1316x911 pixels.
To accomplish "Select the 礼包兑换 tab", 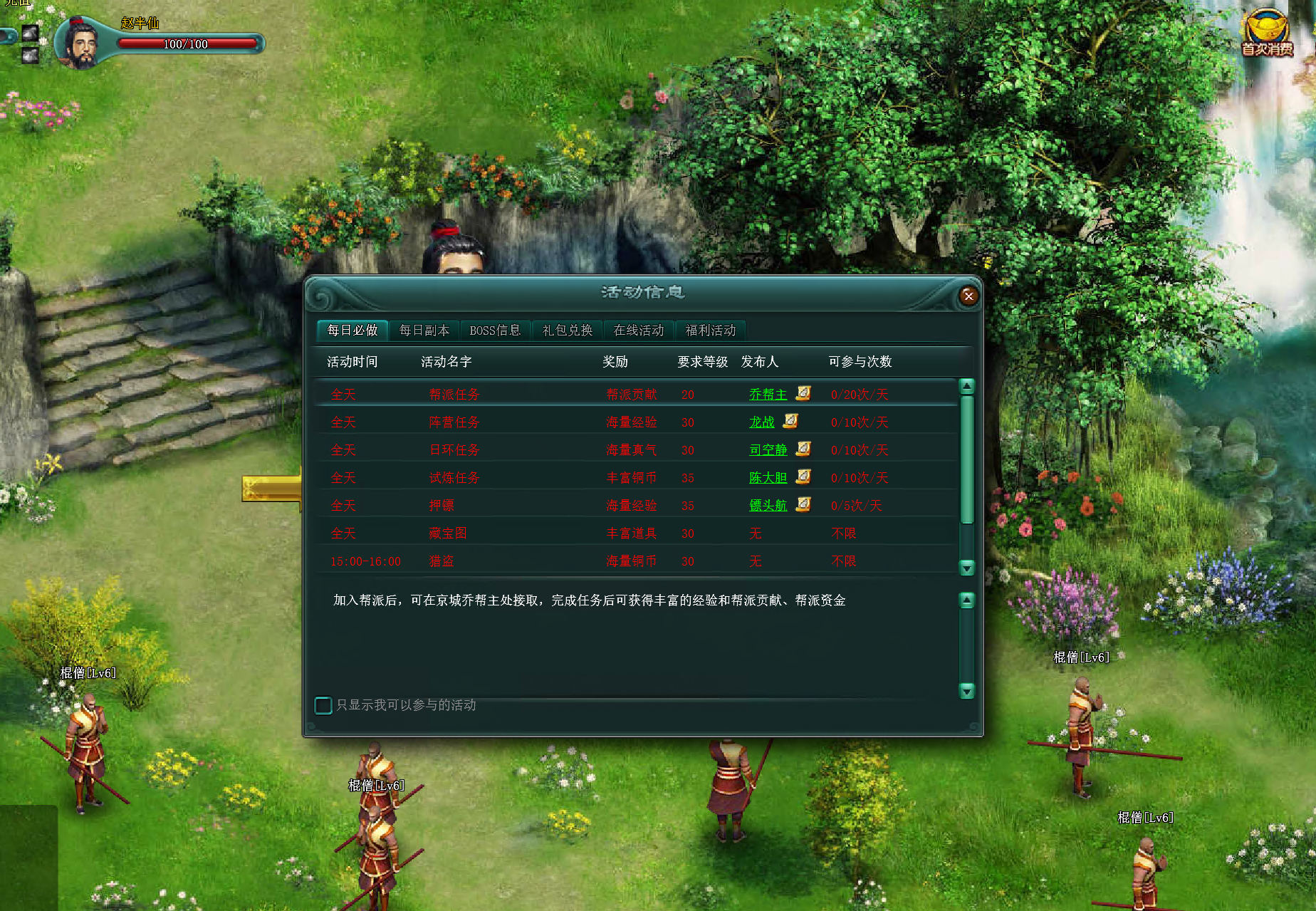I will pos(567,330).
